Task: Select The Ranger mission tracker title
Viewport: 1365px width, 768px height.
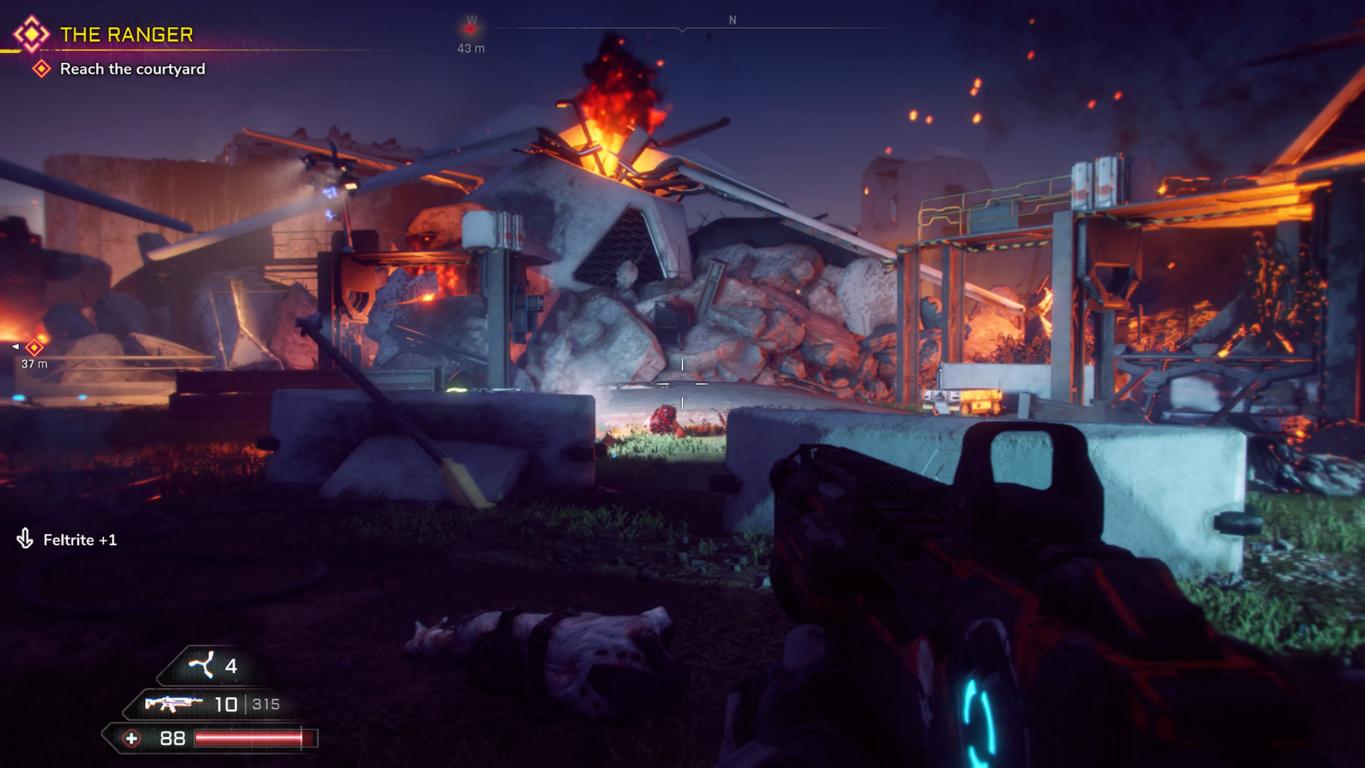Action: click(126, 35)
